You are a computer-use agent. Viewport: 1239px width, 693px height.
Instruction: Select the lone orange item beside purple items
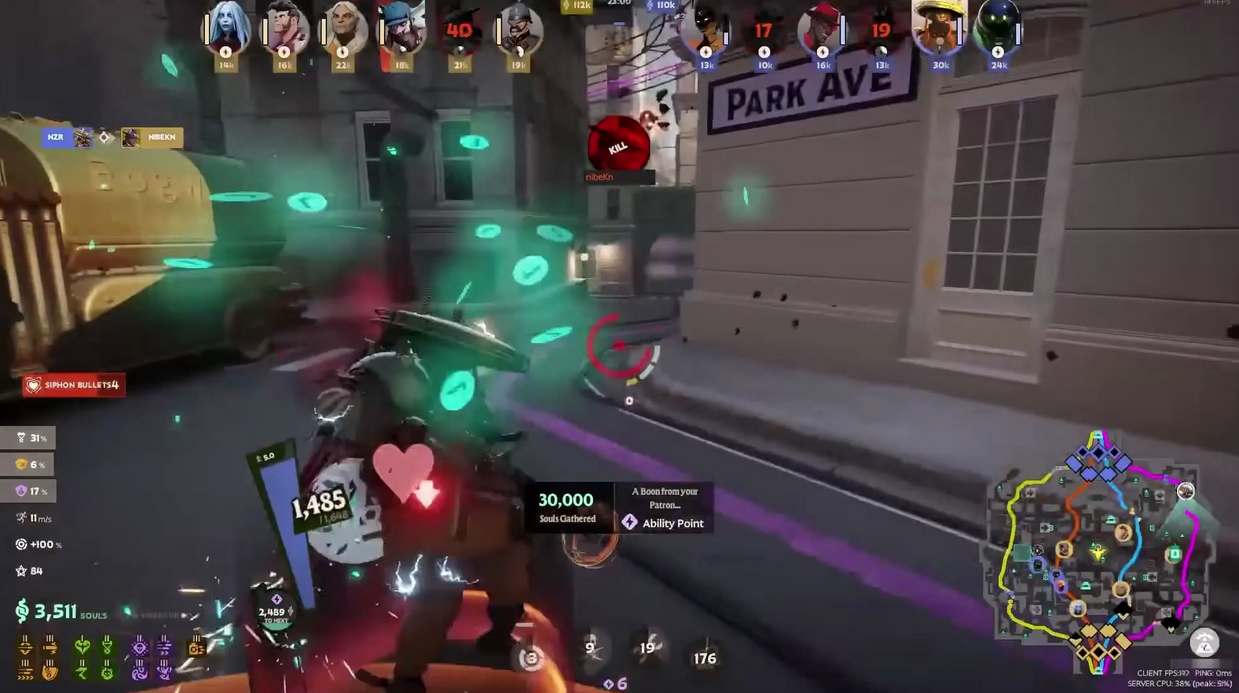(x=195, y=647)
